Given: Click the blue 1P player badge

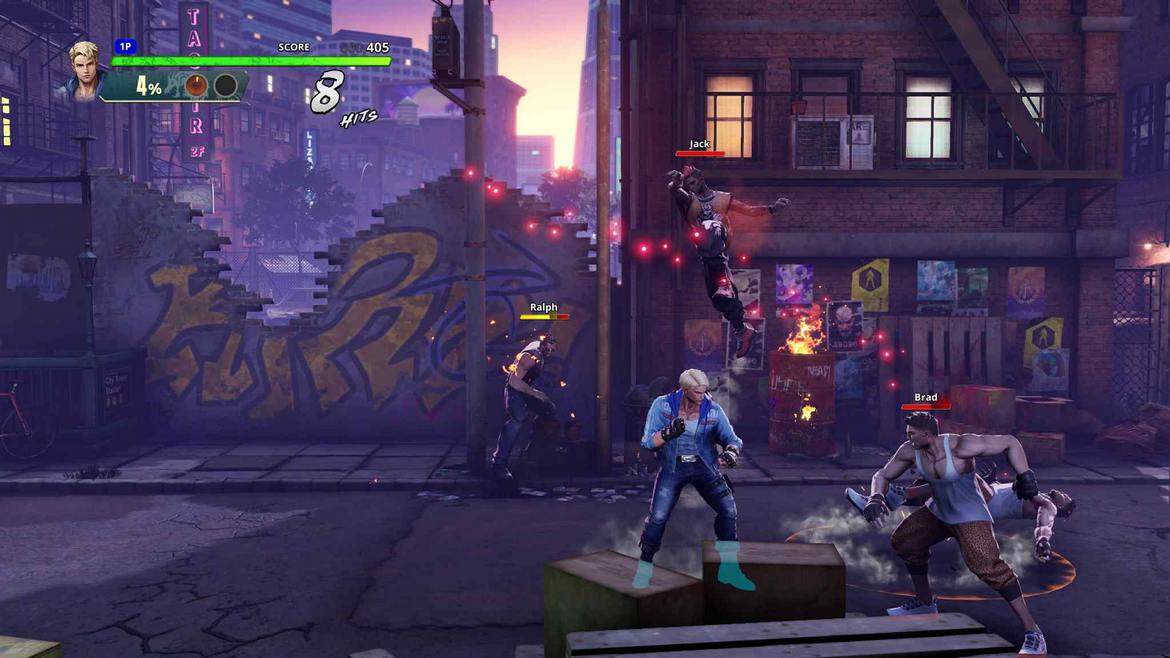Looking at the screenshot, I should tap(125, 46).
